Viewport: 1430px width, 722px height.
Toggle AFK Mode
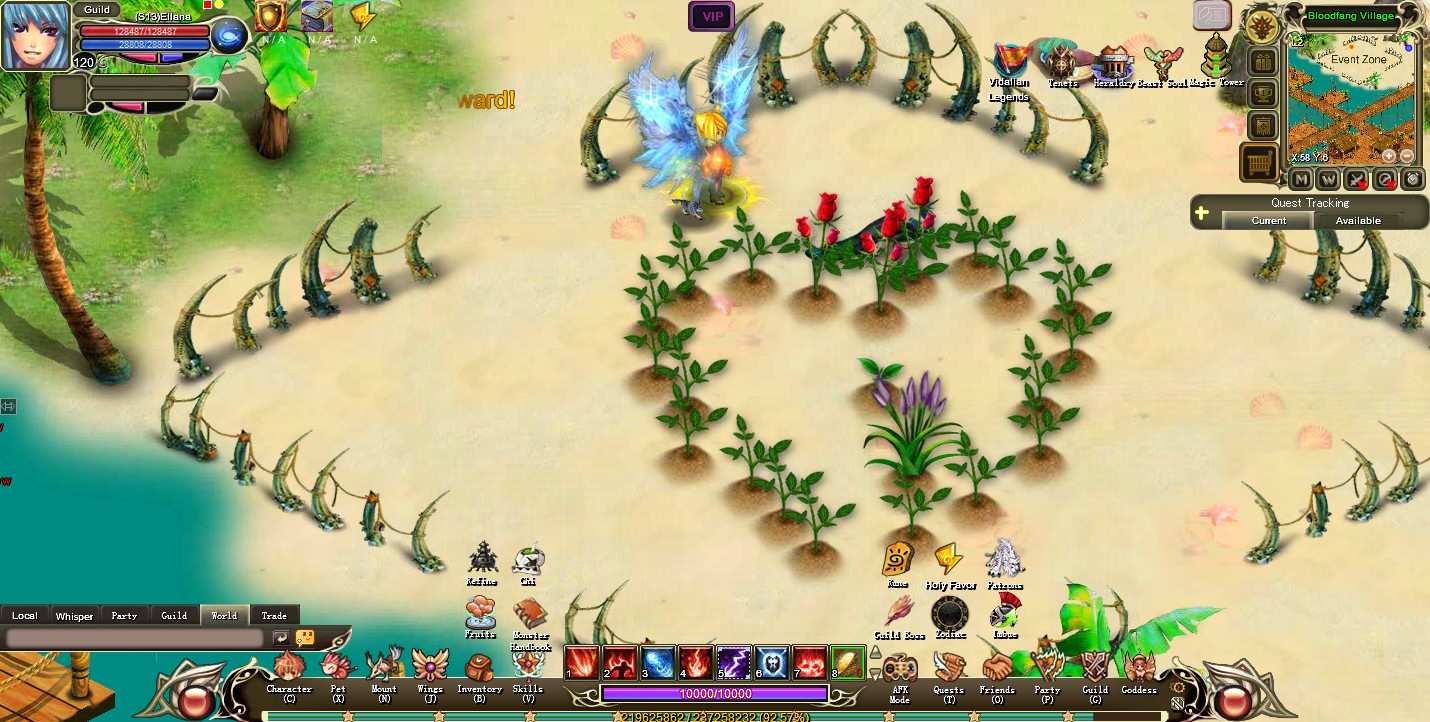(899, 669)
